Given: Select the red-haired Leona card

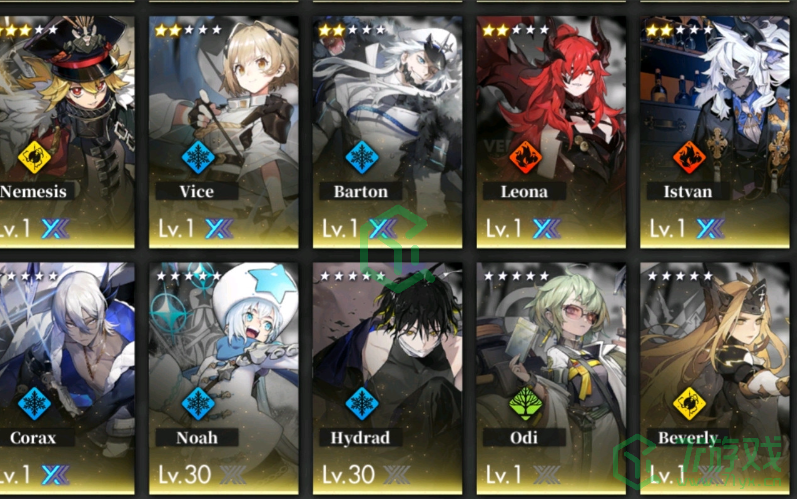Looking at the screenshot, I should [551, 130].
